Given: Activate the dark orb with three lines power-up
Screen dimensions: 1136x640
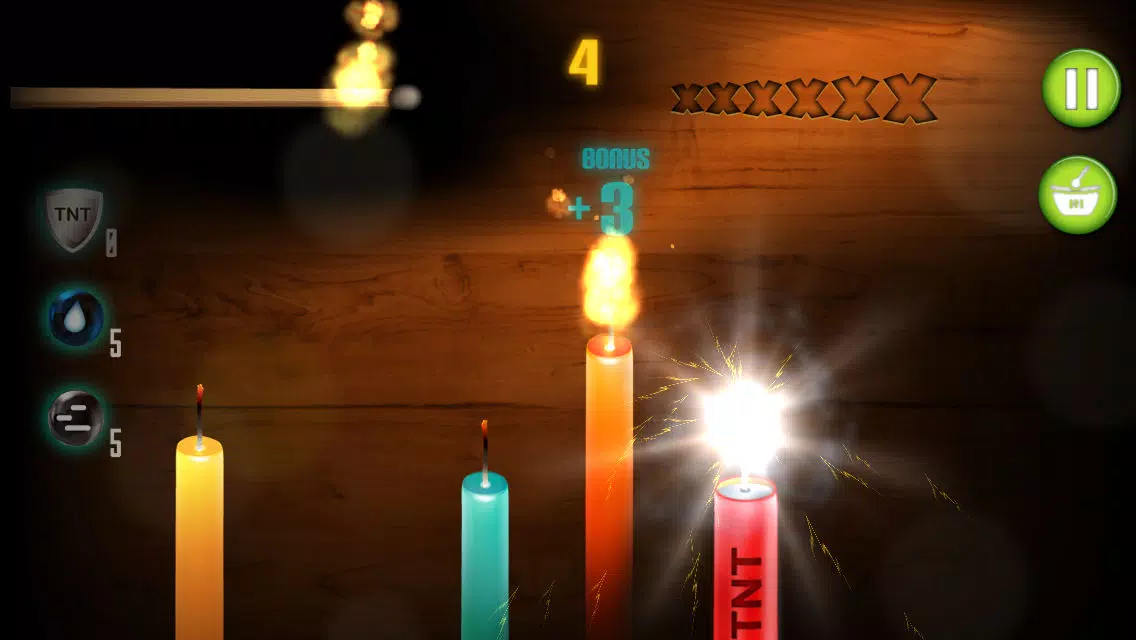Looking at the screenshot, I should (76, 418).
